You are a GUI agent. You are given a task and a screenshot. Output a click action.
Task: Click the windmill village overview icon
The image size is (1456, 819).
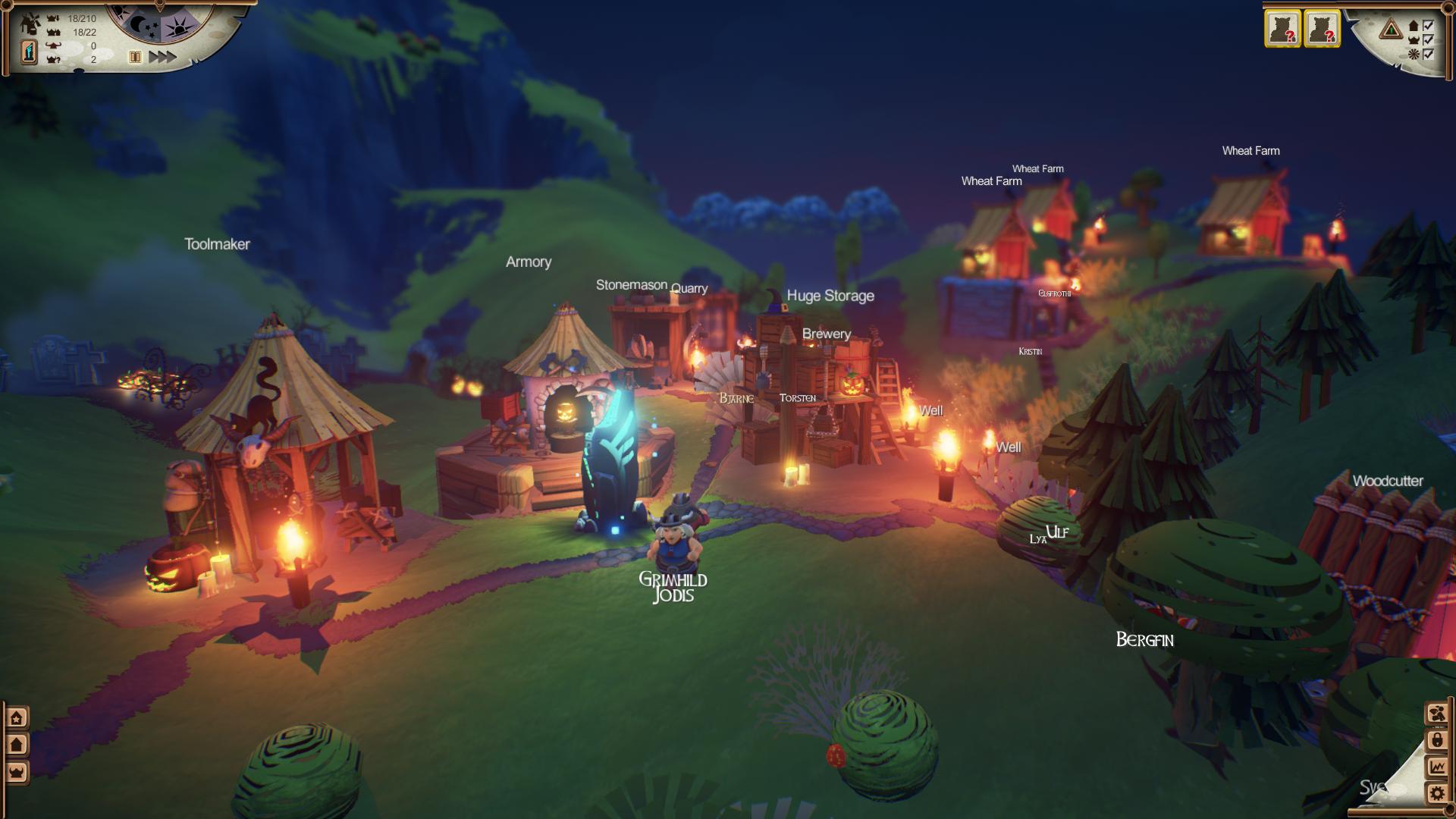pos(30,24)
